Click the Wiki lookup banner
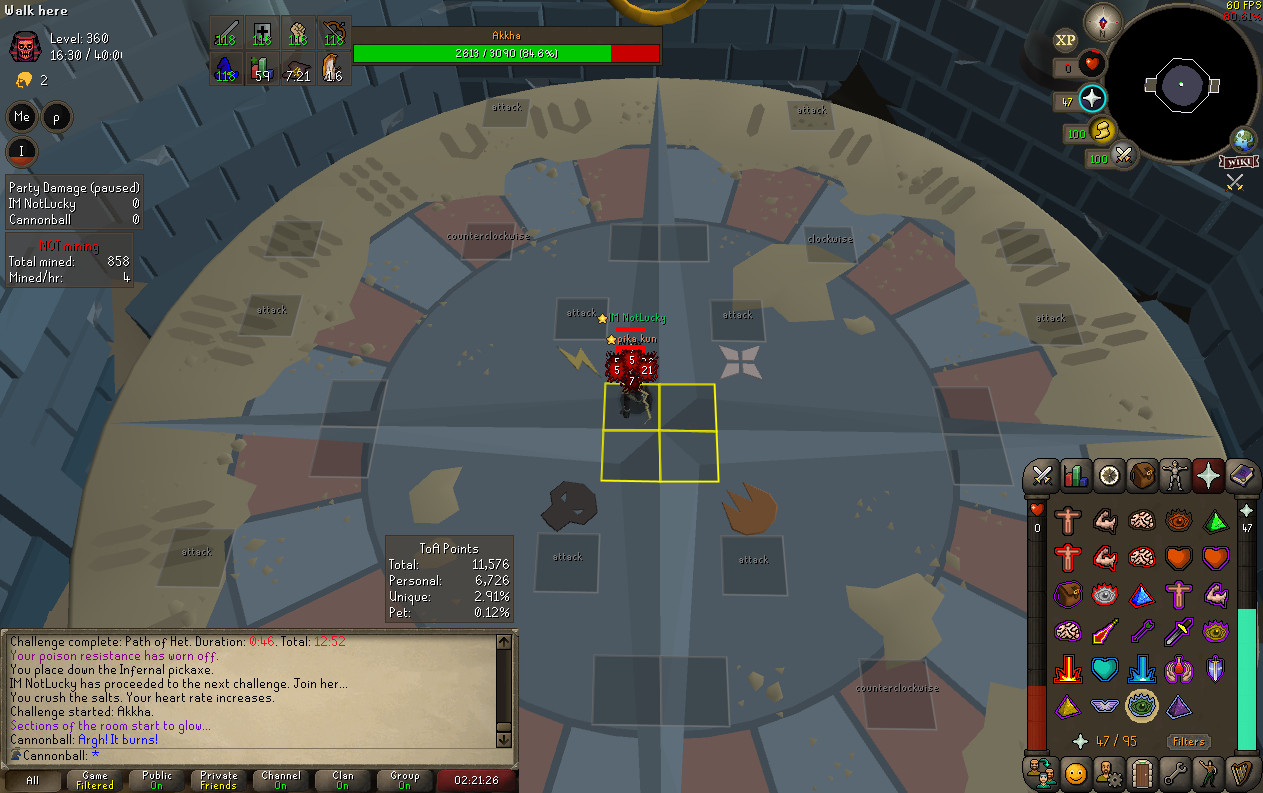The width and height of the screenshot is (1263, 793). coord(1236,161)
